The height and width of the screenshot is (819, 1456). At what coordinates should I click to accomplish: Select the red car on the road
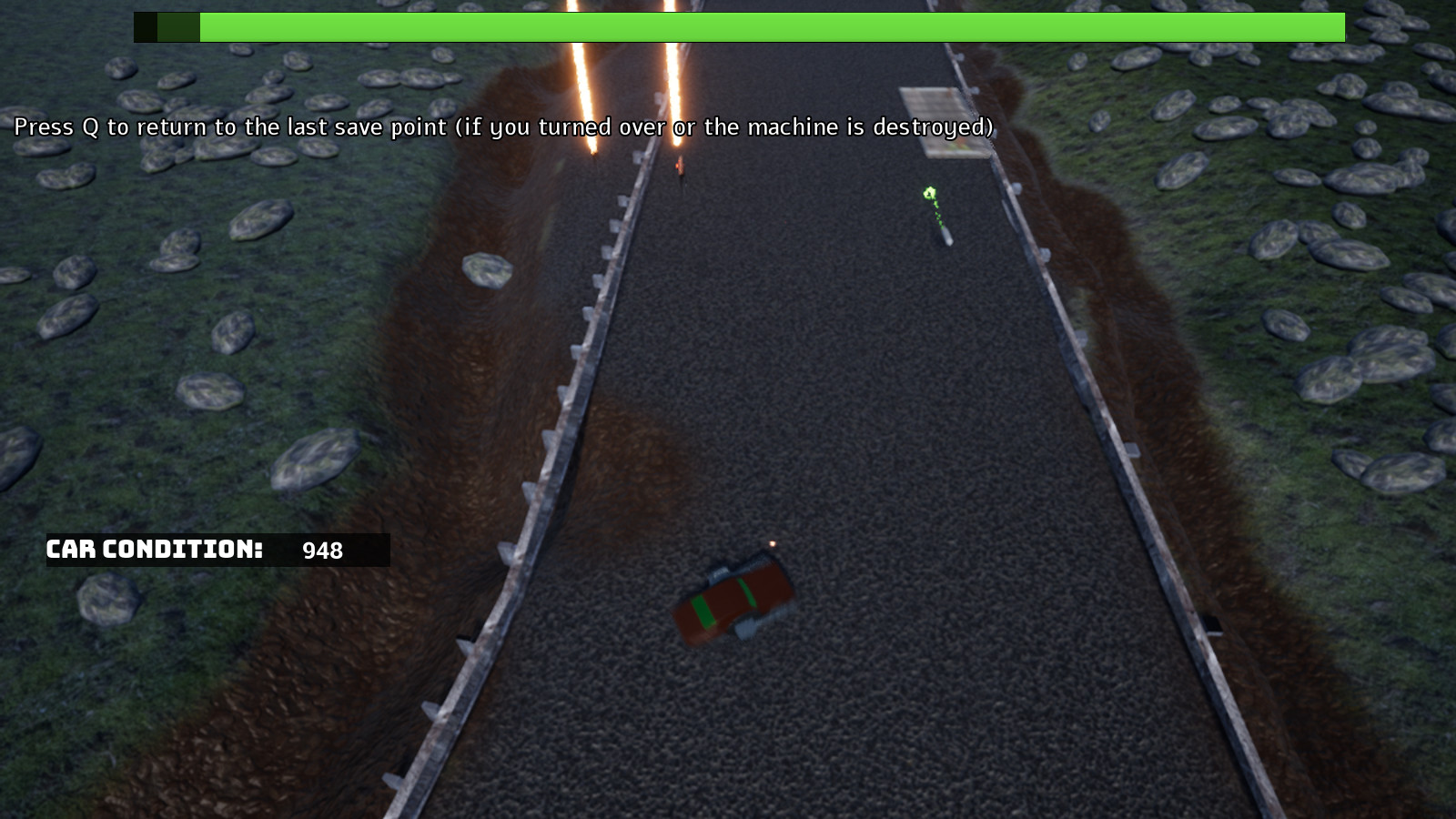click(x=735, y=596)
